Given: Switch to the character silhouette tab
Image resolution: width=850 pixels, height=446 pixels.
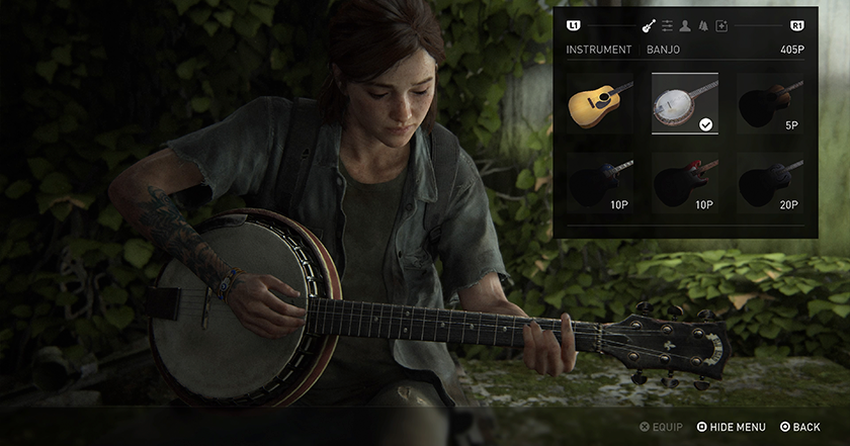Looking at the screenshot, I should coord(685,25).
